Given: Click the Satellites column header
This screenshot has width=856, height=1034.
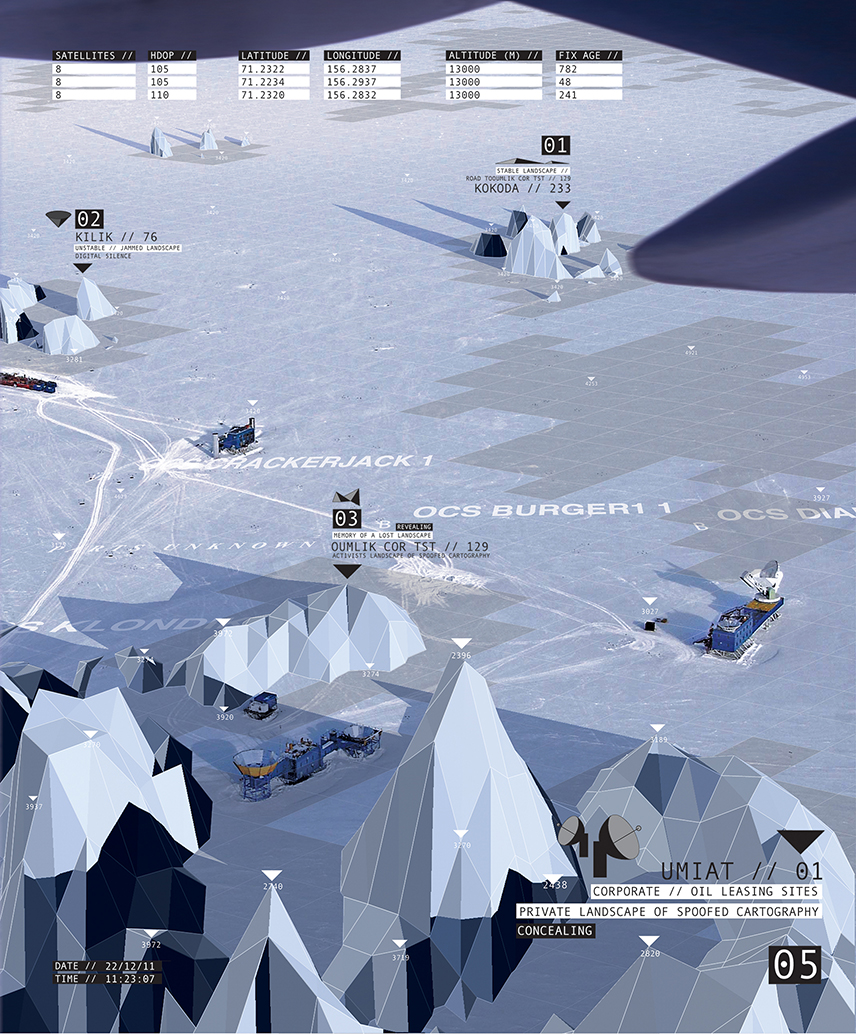Looking at the screenshot, I should coord(96,56).
